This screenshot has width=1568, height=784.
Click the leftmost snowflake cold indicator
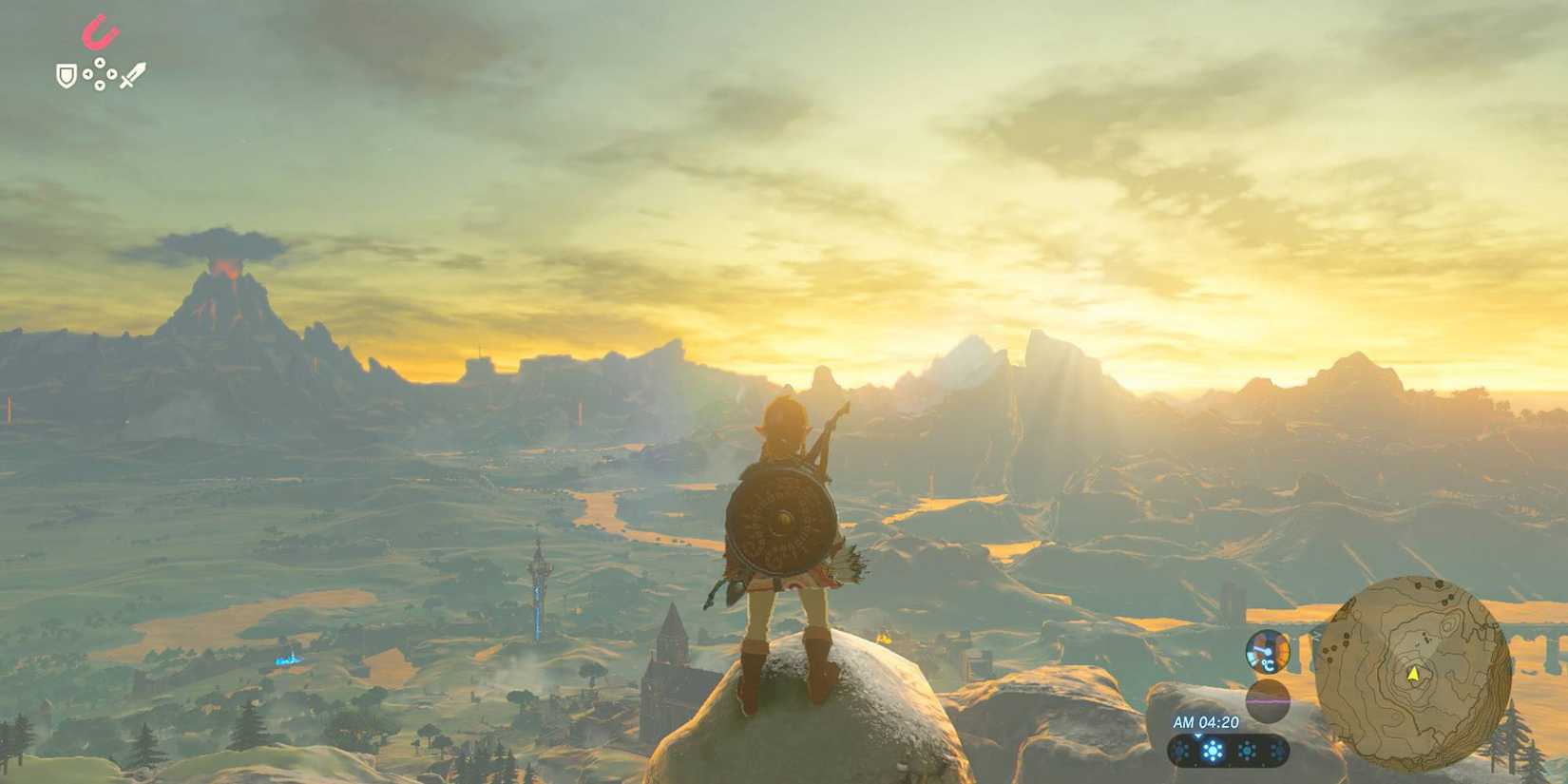coord(1181,751)
